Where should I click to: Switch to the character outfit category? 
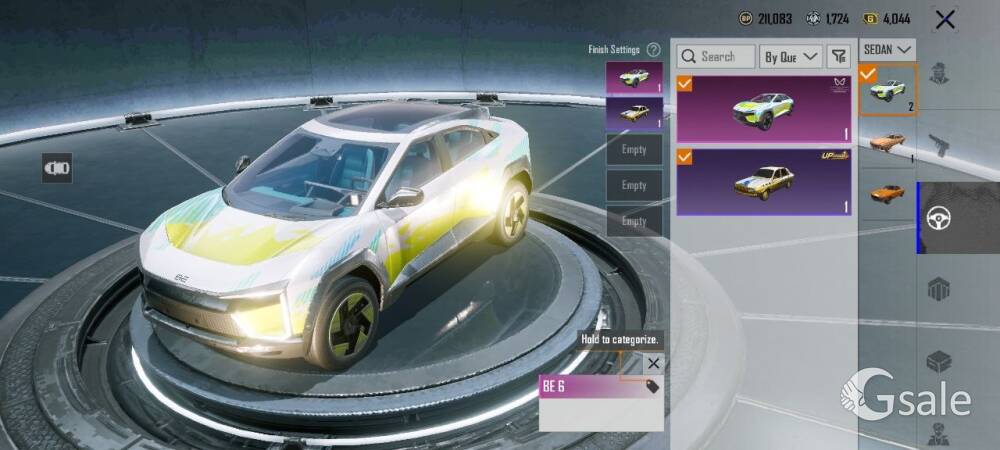(x=939, y=74)
